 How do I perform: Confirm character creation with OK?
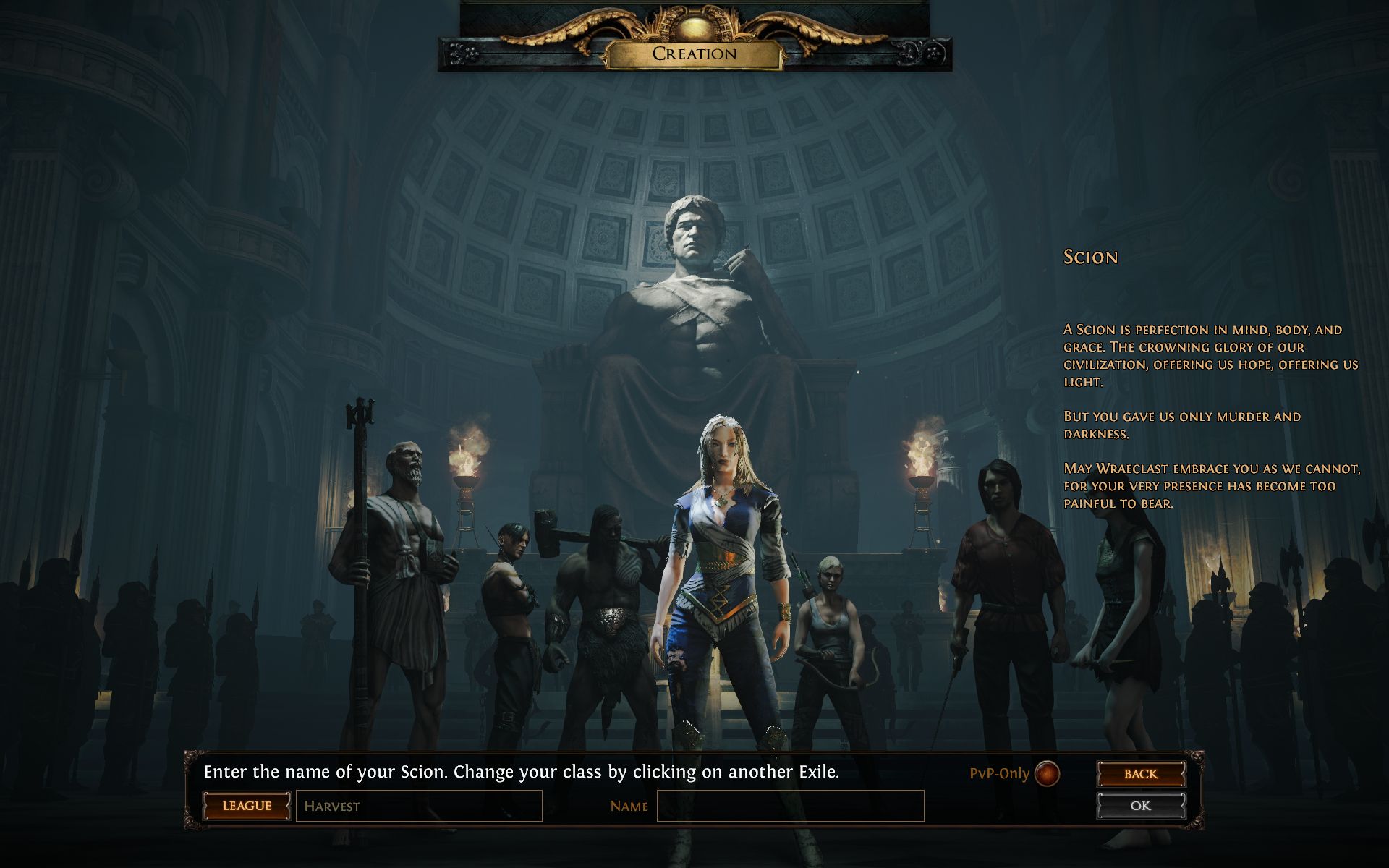(x=1140, y=806)
